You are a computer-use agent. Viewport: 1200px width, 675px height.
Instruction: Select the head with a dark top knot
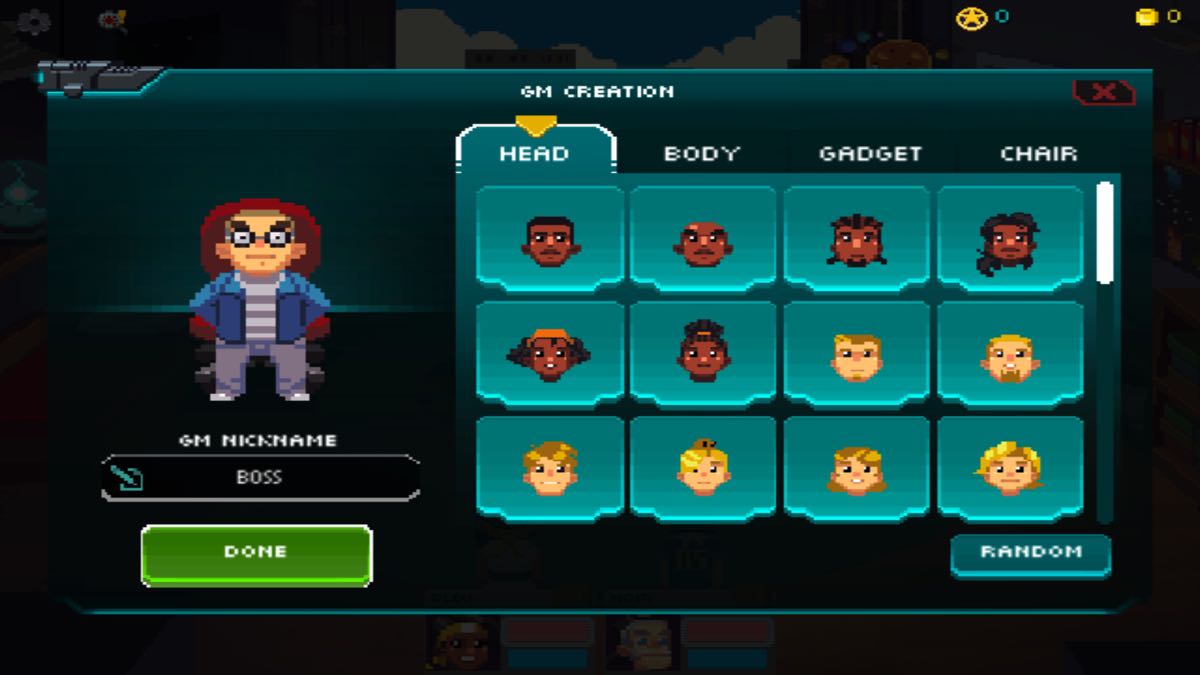(703, 354)
